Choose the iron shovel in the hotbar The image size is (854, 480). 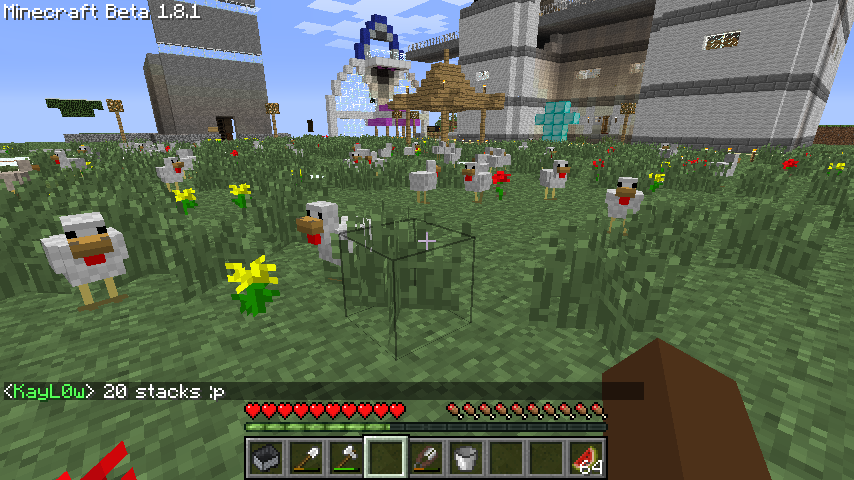pos(305,458)
